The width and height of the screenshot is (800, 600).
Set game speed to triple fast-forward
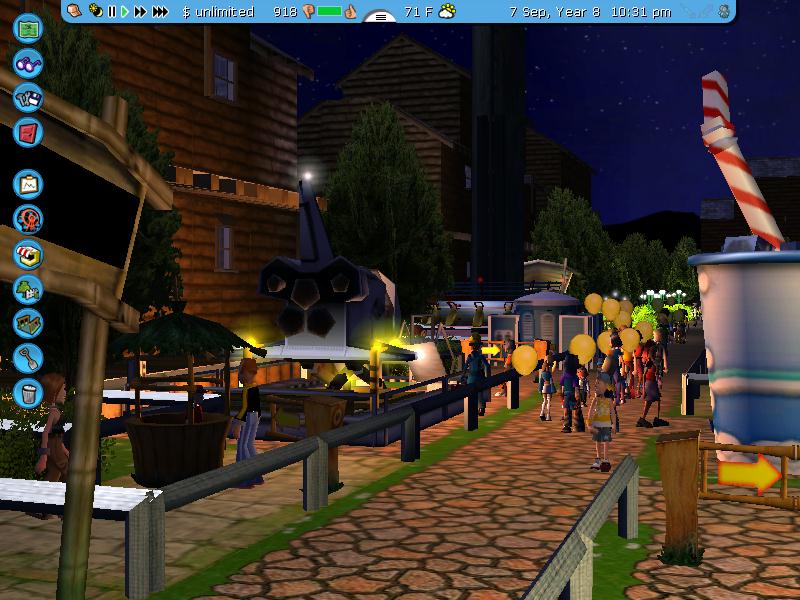(x=160, y=12)
